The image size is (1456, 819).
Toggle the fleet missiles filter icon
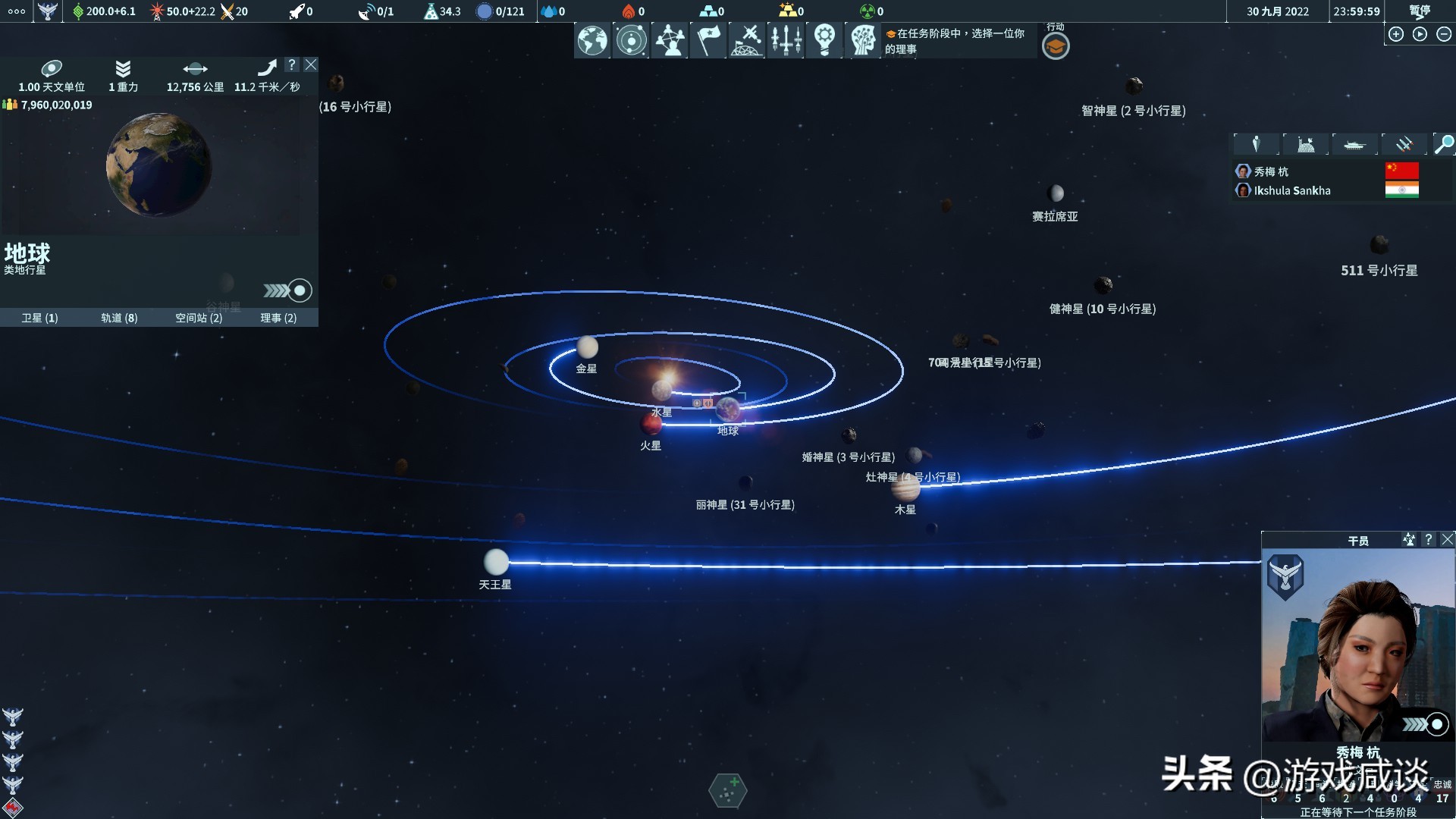pyautogui.click(x=1404, y=144)
